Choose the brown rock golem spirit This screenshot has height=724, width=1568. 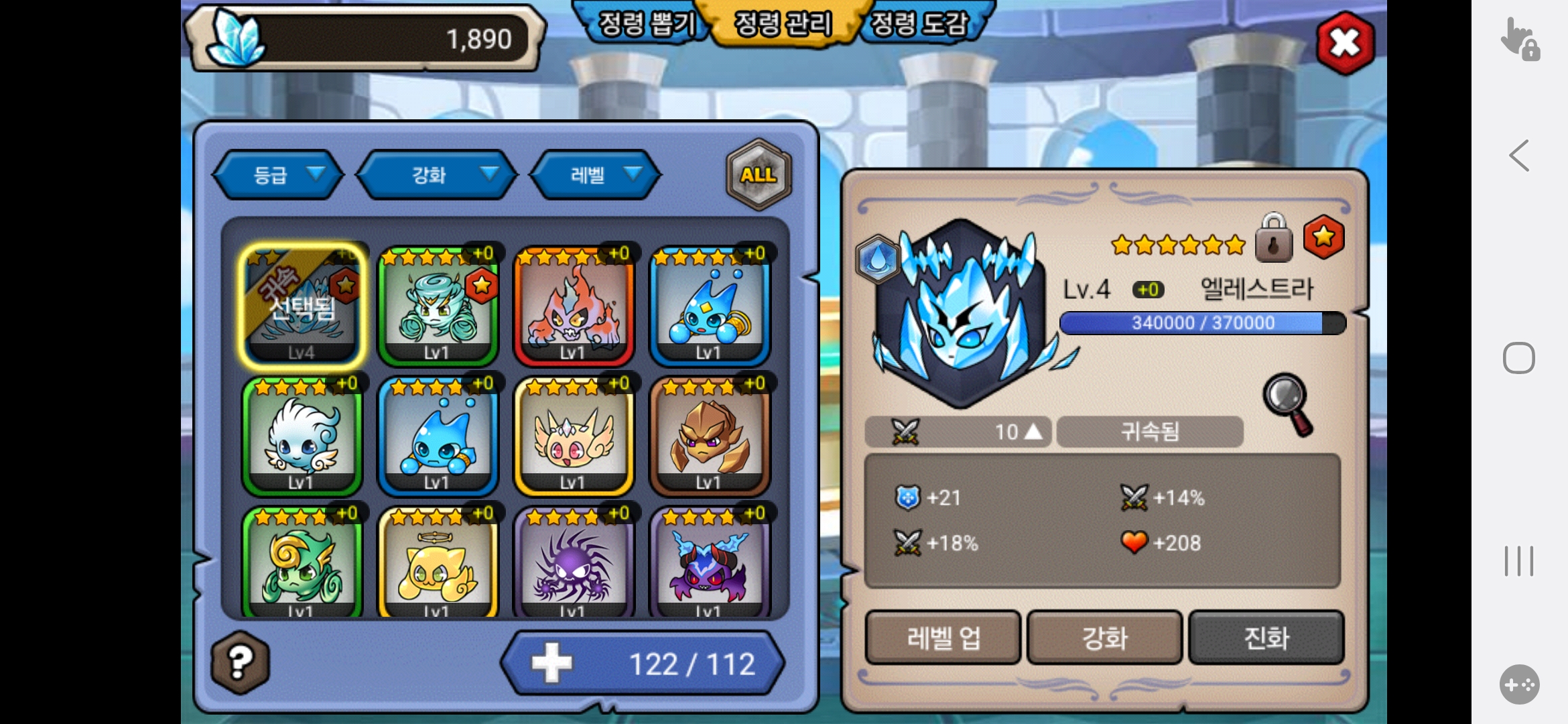point(710,436)
